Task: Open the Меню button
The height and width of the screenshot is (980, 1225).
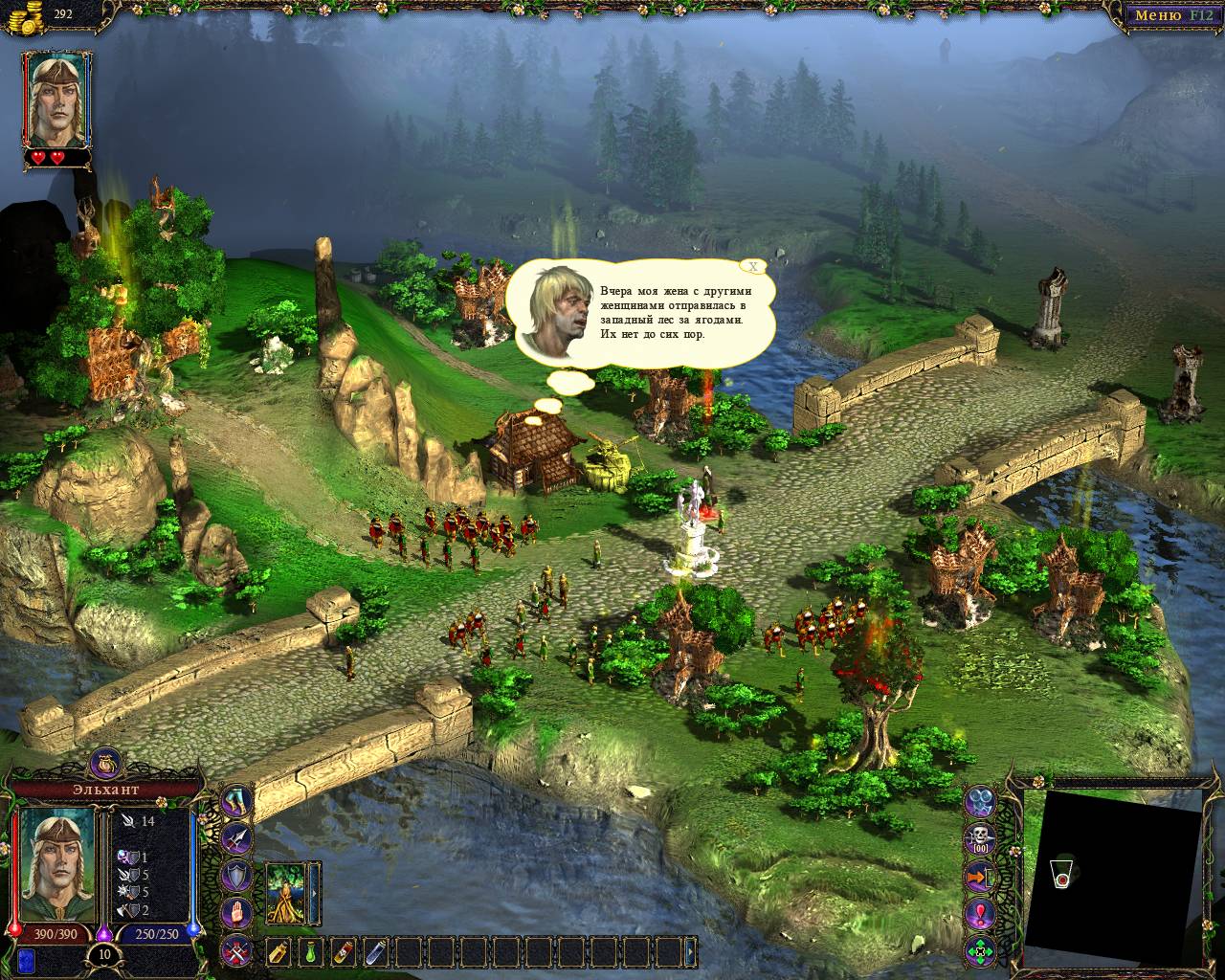Action: (1172, 15)
